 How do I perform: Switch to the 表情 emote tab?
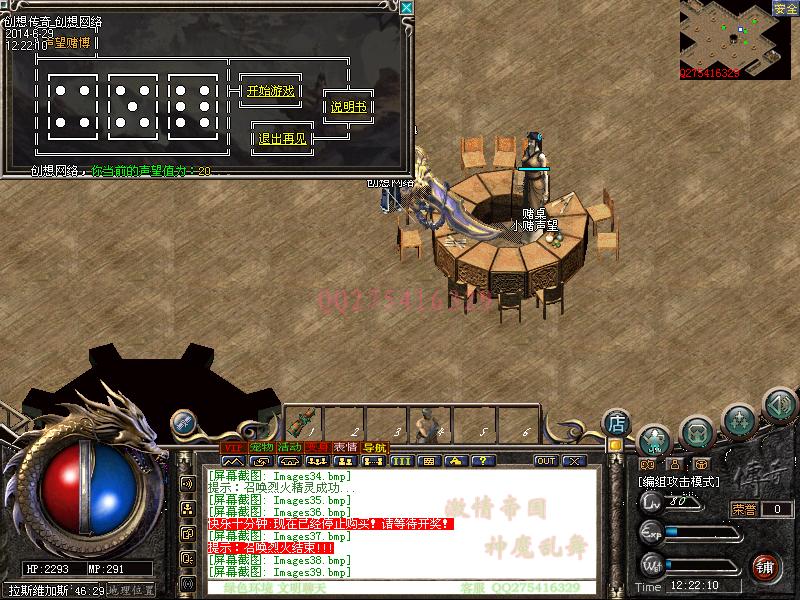pos(346,446)
